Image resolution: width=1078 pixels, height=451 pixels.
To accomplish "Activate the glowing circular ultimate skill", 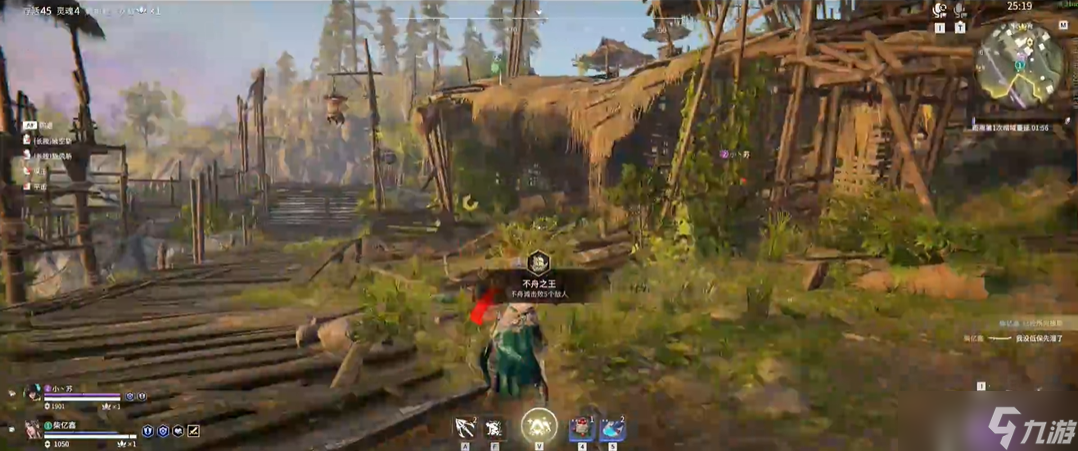I will click(x=539, y=425).
